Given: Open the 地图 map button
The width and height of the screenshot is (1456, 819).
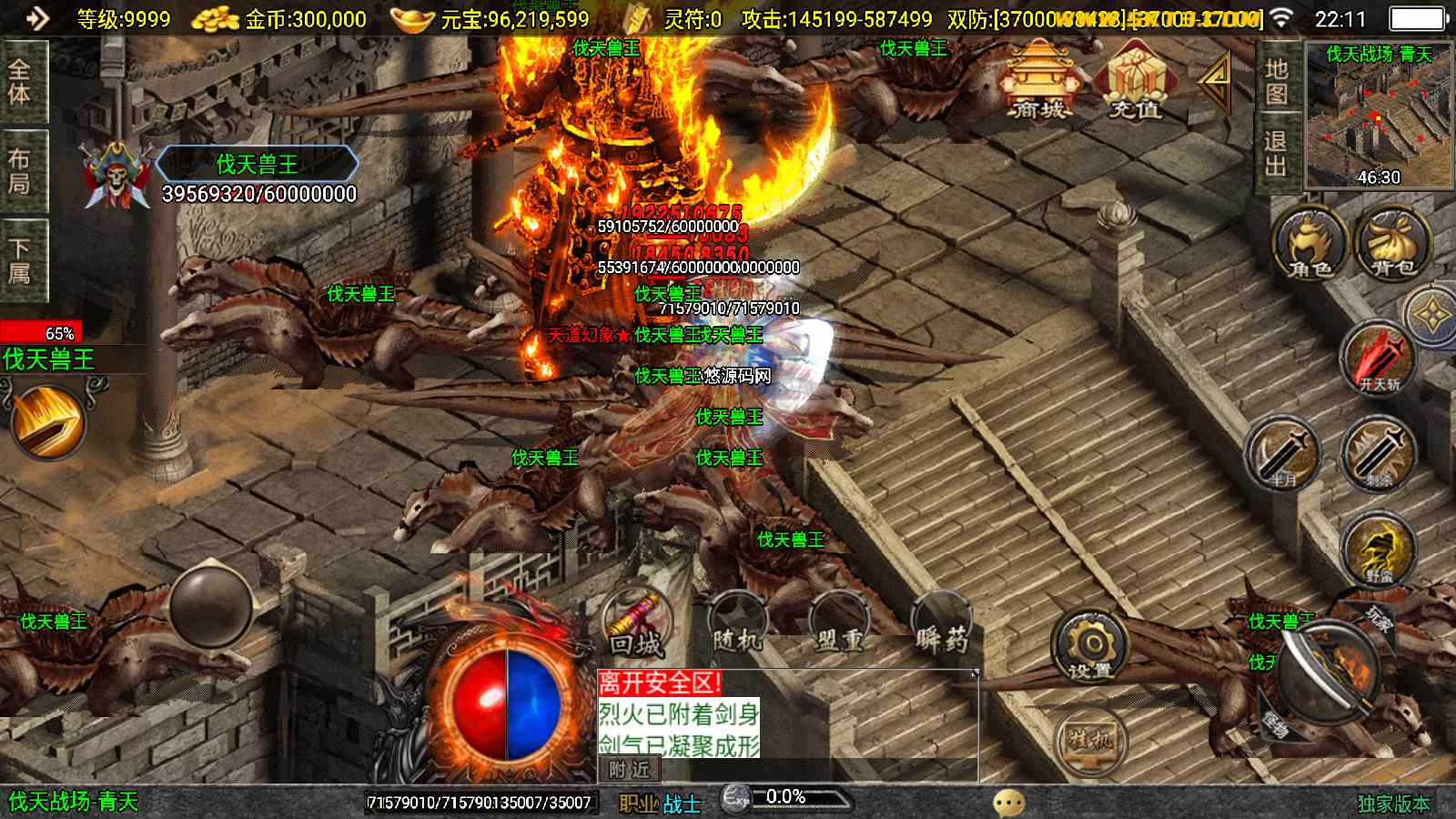Looking at the screenshot, I should pyautogui.click(x=1276, y=81).
